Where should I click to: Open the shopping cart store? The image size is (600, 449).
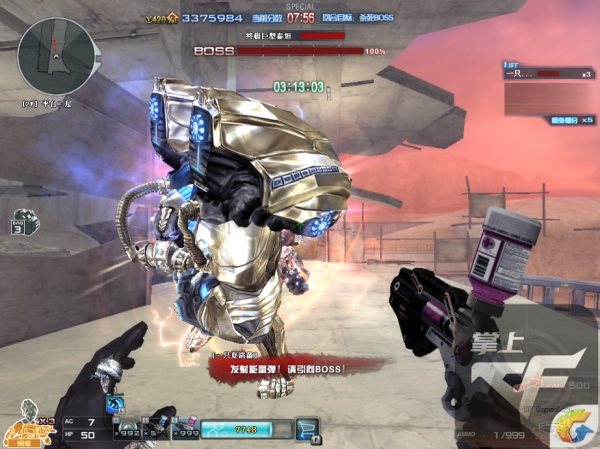pyautogui.click(x=308, y=430)
